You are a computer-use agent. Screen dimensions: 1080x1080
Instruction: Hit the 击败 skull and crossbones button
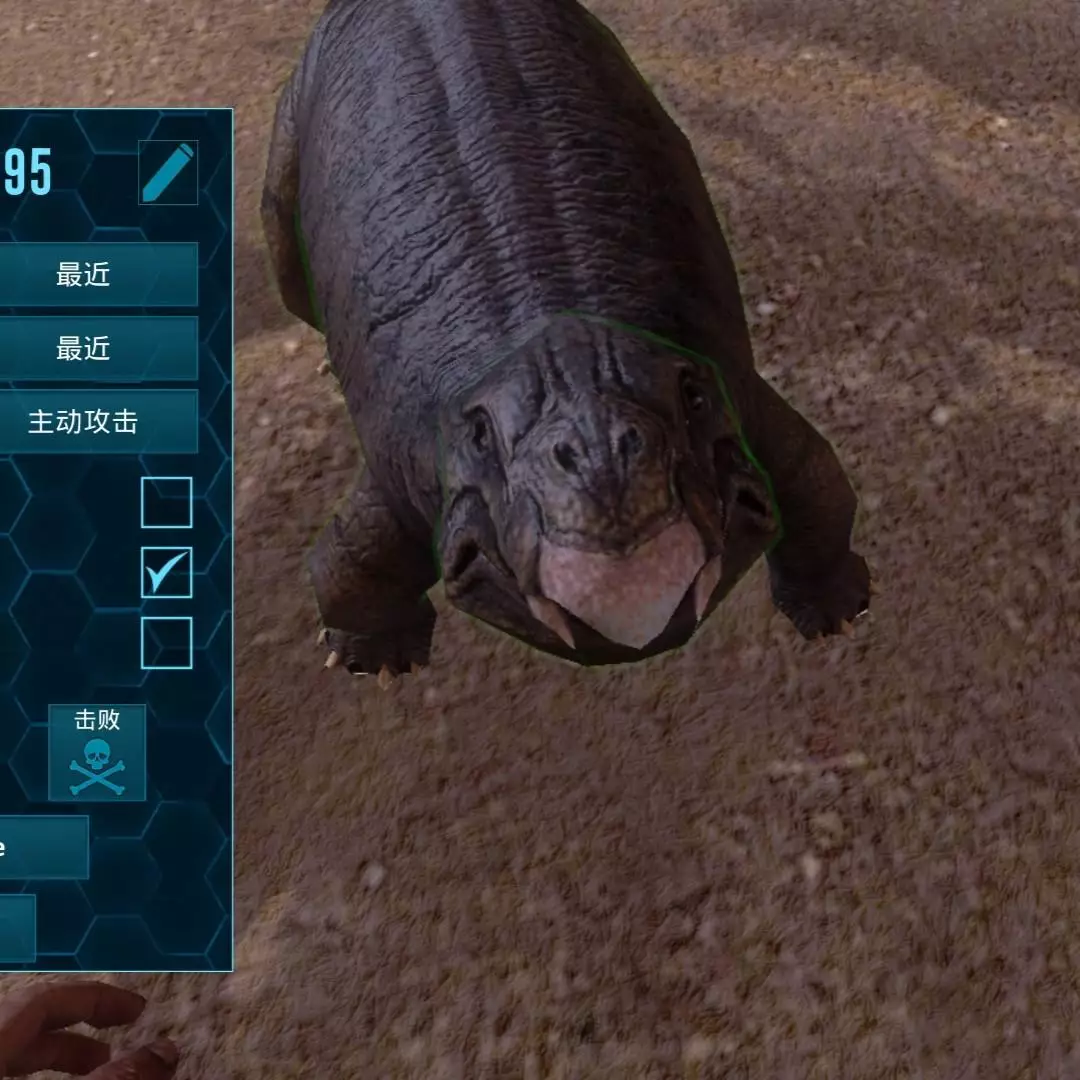point(97,753)
